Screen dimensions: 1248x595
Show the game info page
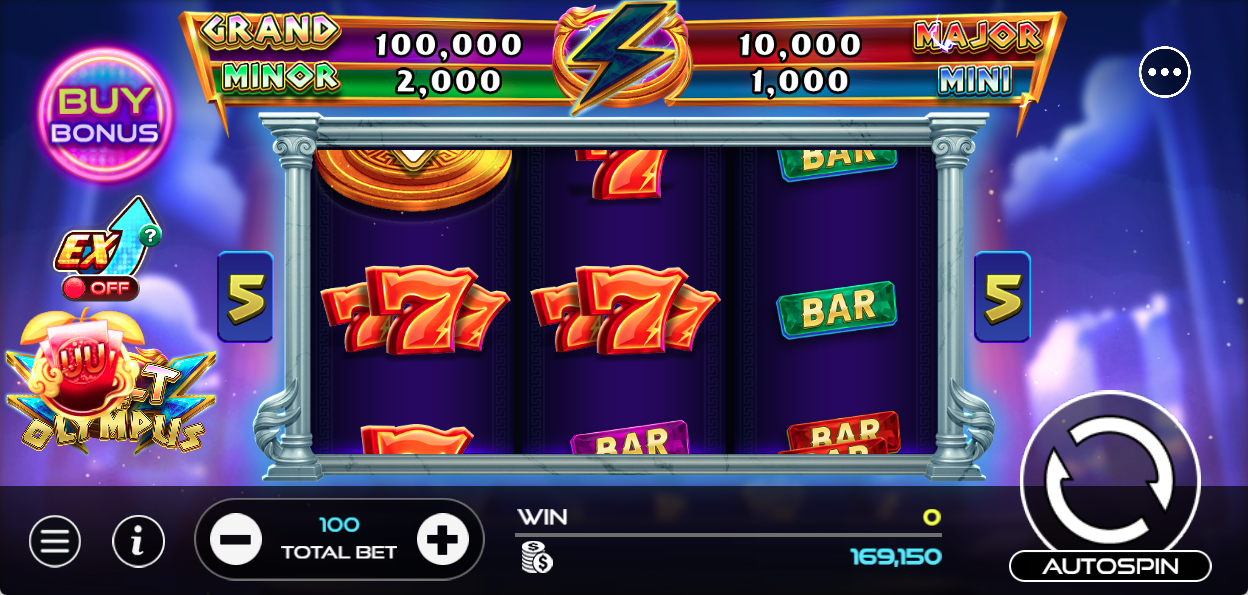point(138,541)
